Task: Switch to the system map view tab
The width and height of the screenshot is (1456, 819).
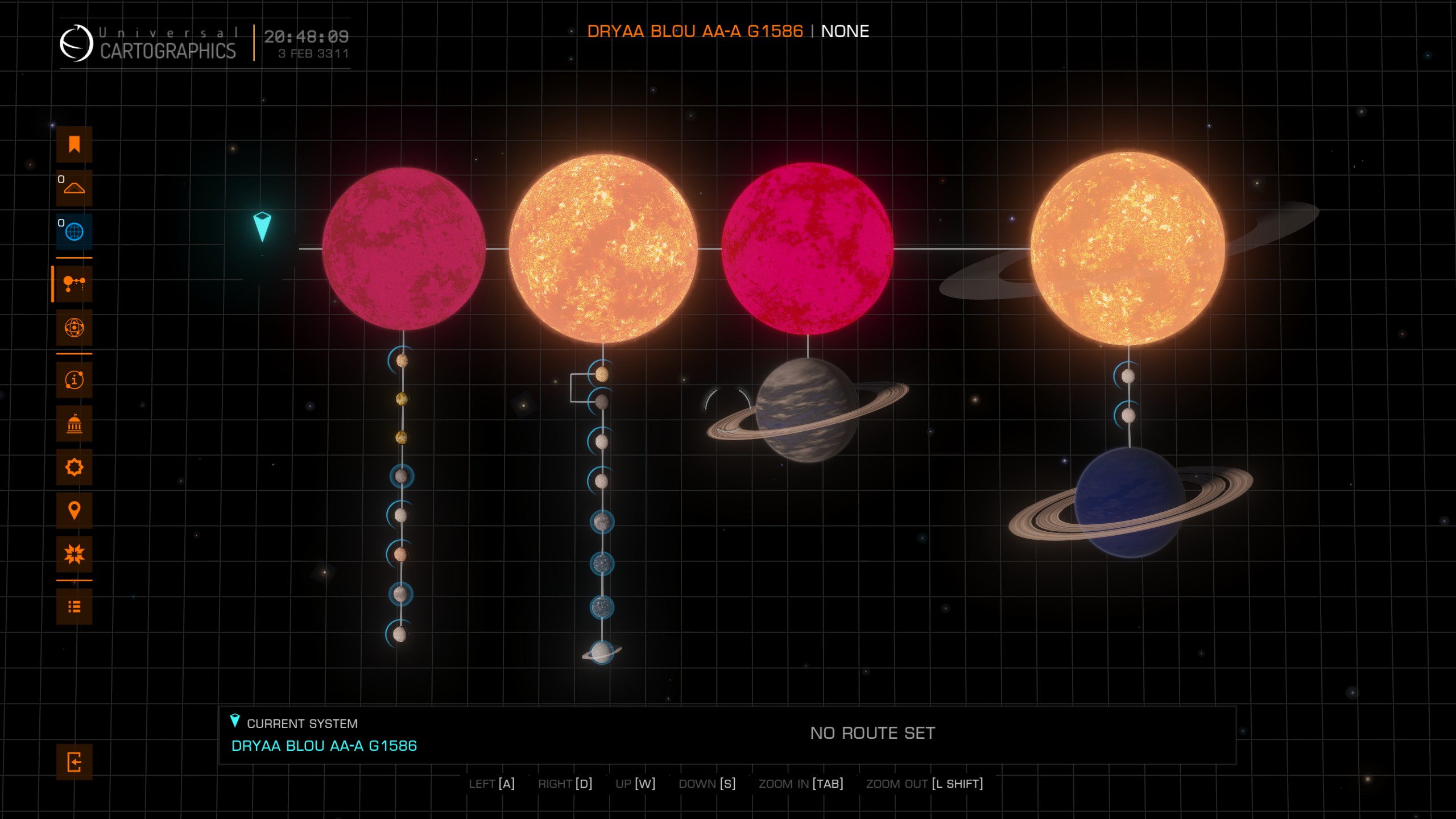Action: click(x=74, y=284)
